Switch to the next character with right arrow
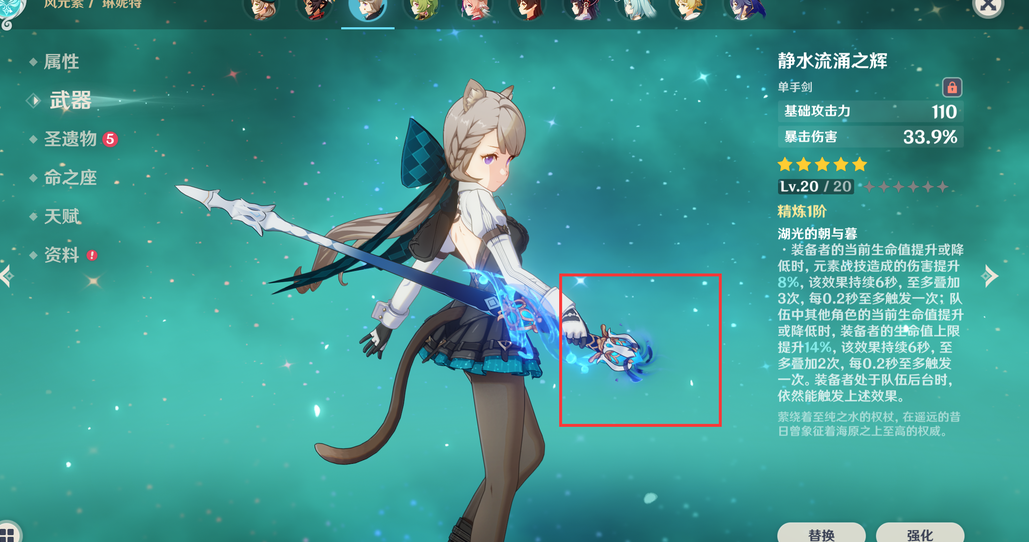This screenshot has height=542, width=1029. [x=990, y=276]
